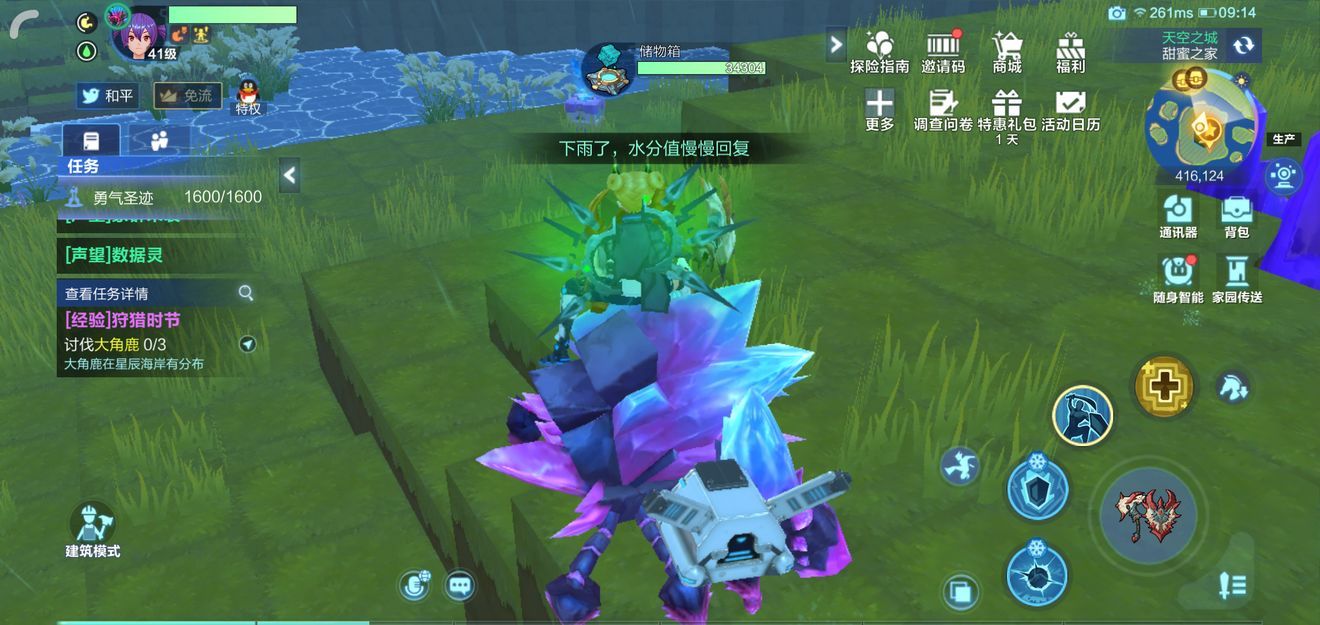This screenshot has width=1320, height=625.
Task: Open the 邀请码 invite code menu
Action: [x=943, y=50]
